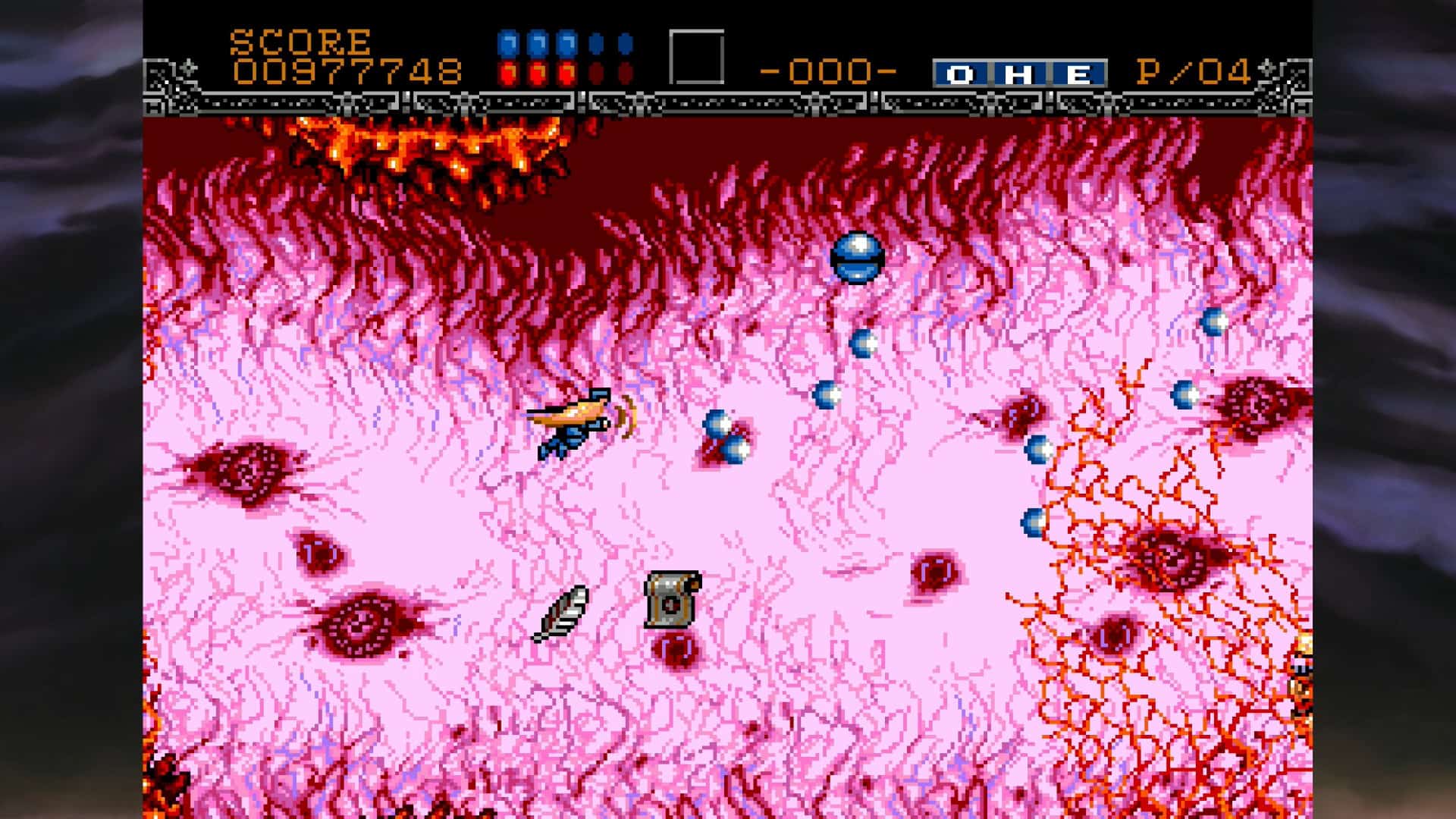Click the E tile in the OHE display
This screenshot has height=819, width=1456.
[1080, 72]
